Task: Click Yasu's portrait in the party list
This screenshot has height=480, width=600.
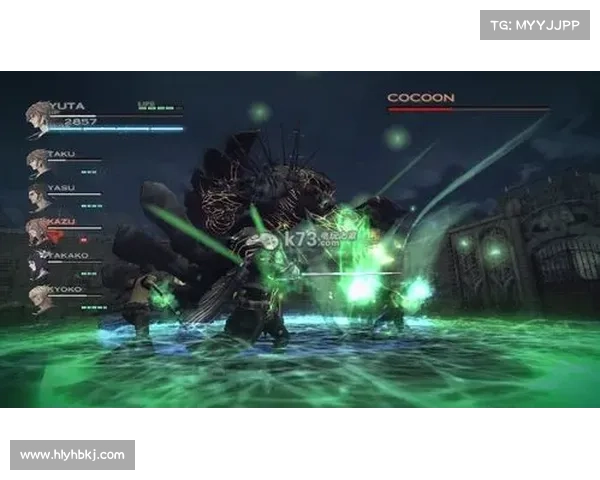Action: coord(38,195)
